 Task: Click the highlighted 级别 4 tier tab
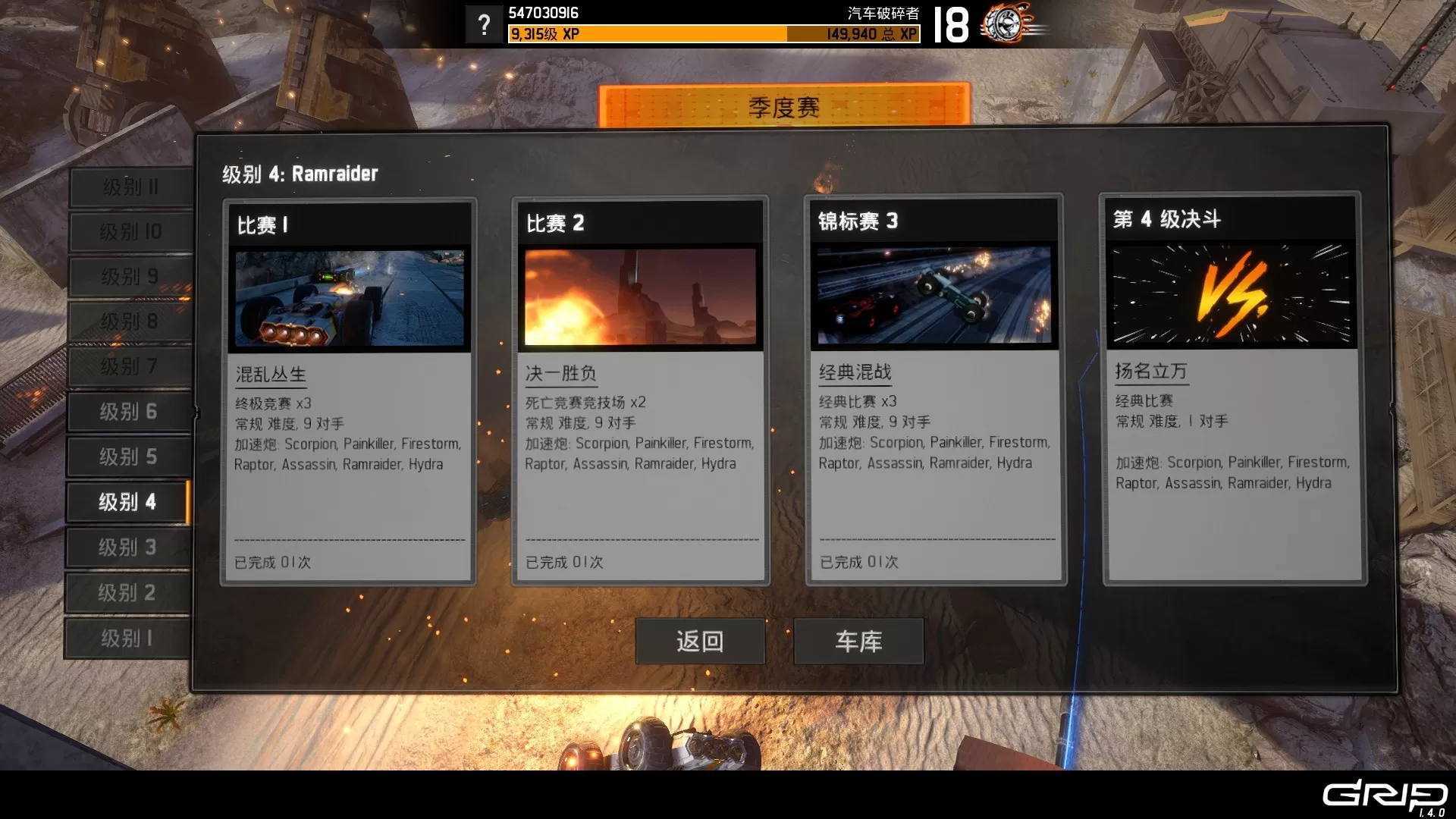pyautogui.click(x=127, y=502)
